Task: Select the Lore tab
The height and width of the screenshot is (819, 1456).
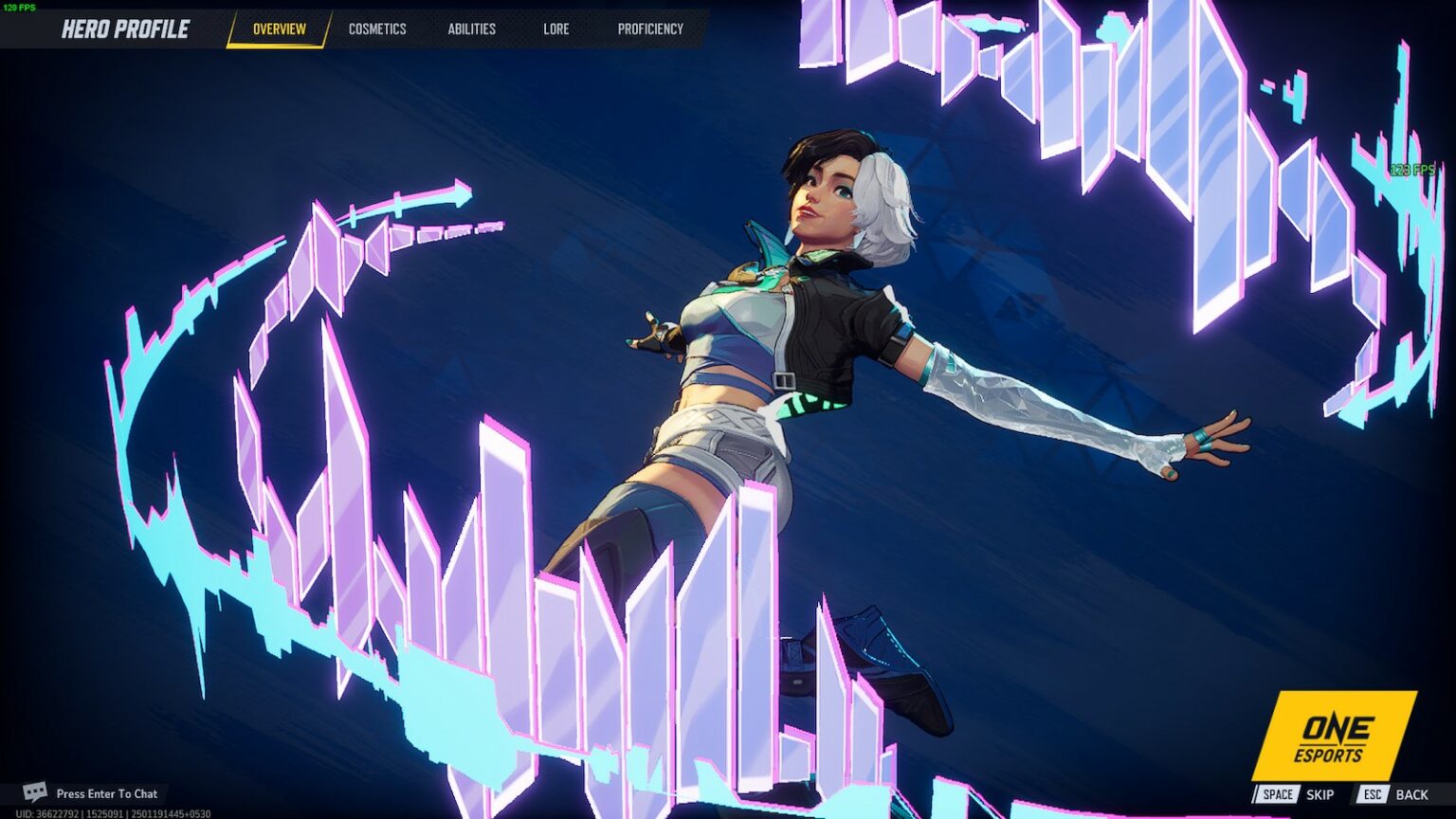Action: 555,29
